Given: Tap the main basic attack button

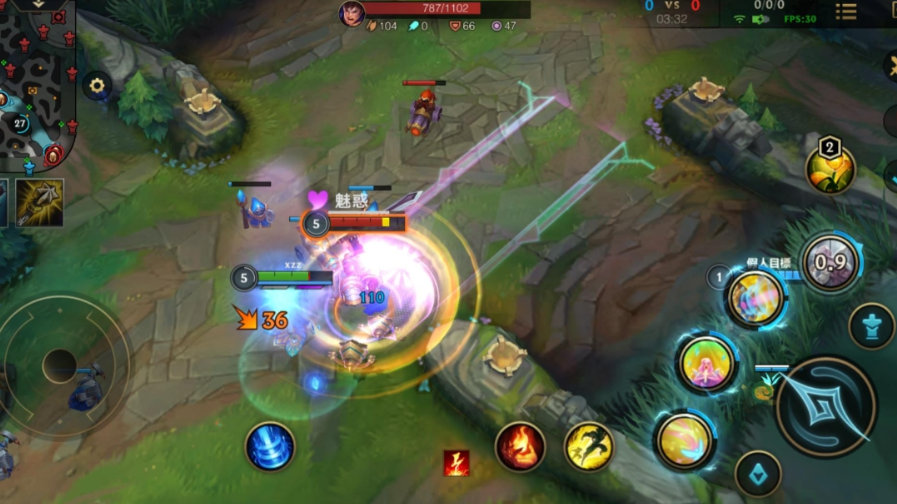Looking at the screenshot, I should pyautogui.click(x=825, y=406).
